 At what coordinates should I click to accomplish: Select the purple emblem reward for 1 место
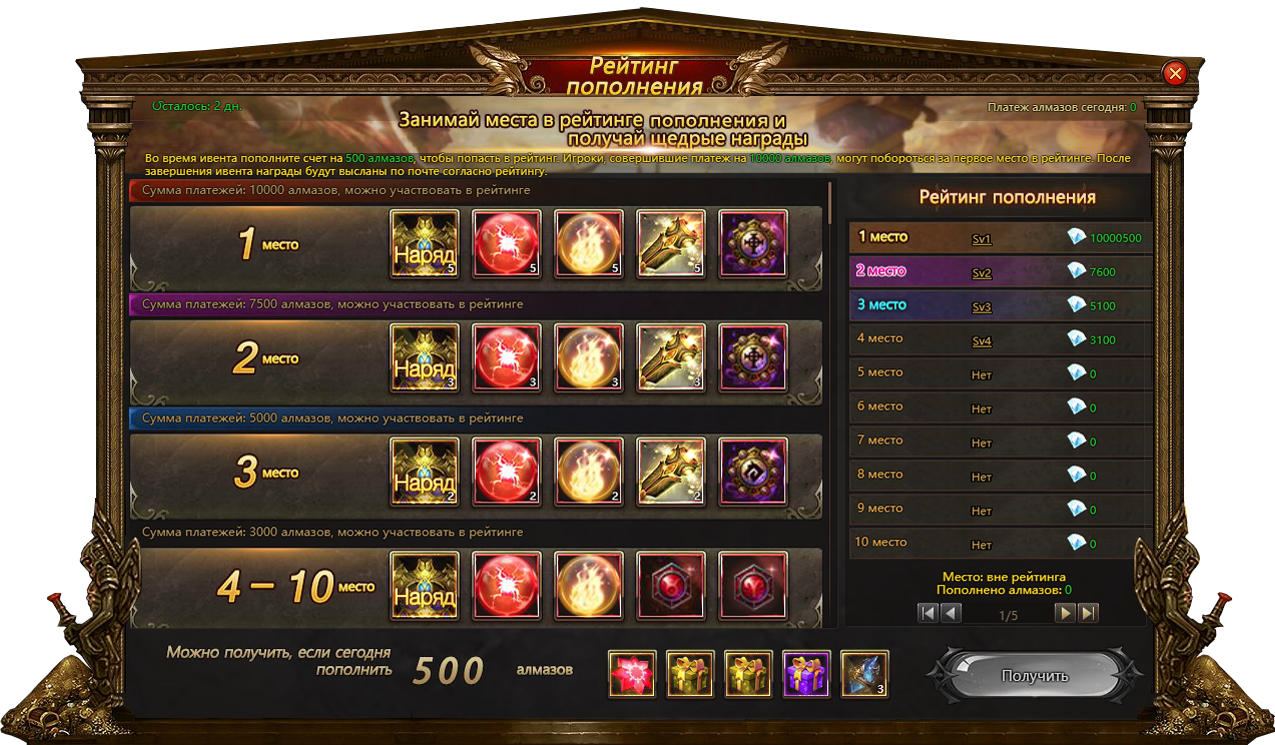pos(753,244)
